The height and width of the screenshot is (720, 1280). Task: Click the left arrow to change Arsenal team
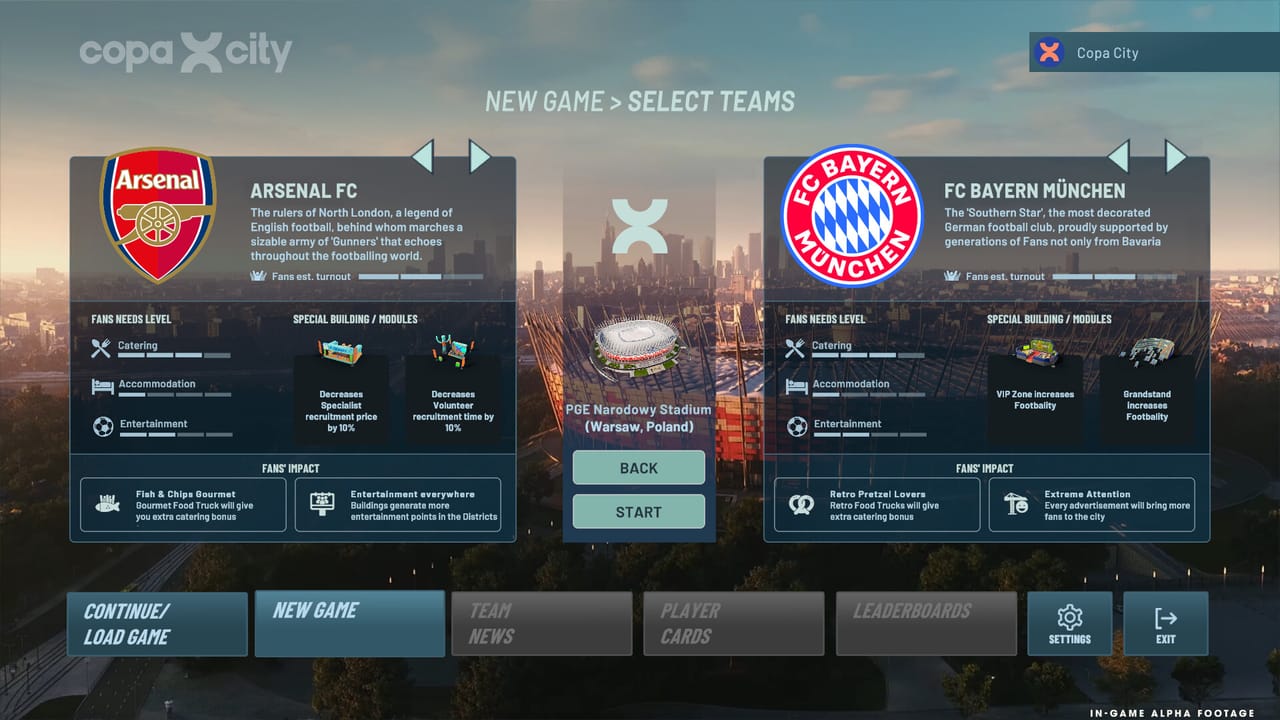point(422,157)
